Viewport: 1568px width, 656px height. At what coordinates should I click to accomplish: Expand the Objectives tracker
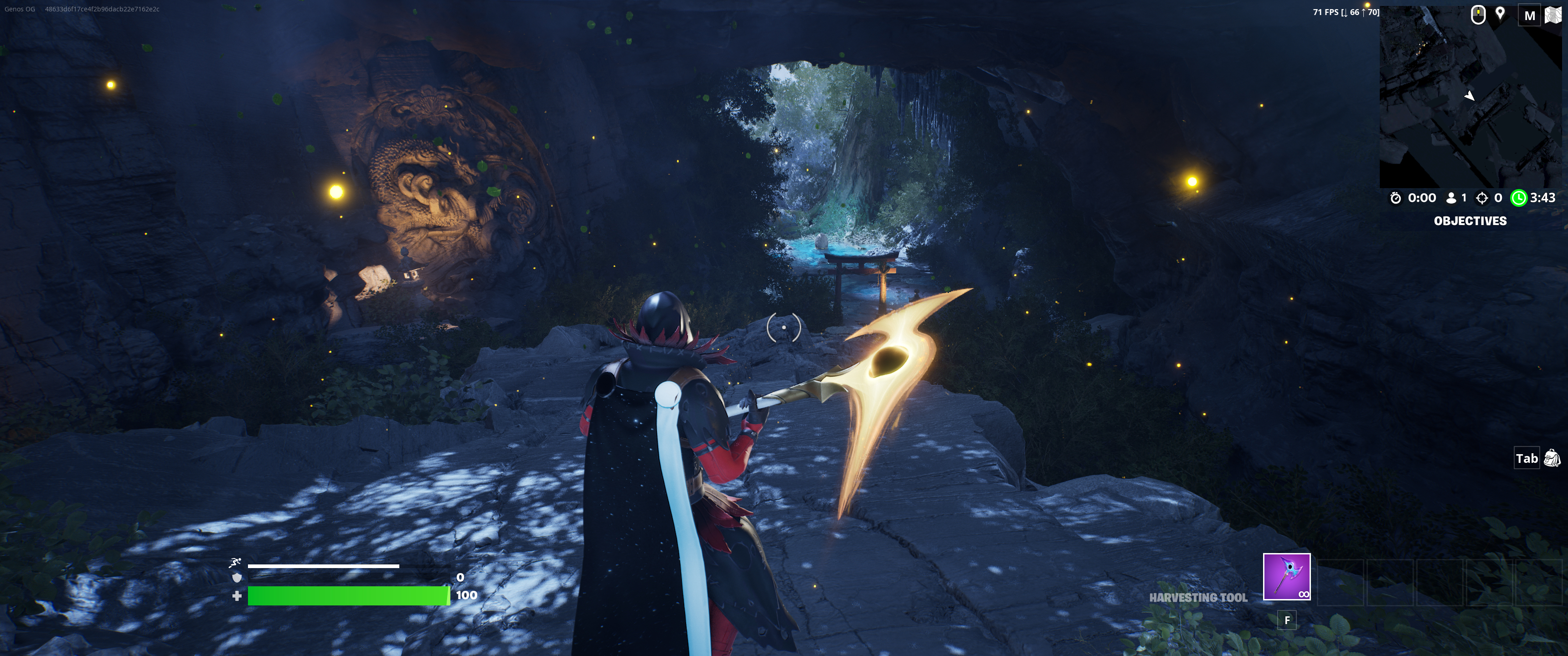(1470, 221)
